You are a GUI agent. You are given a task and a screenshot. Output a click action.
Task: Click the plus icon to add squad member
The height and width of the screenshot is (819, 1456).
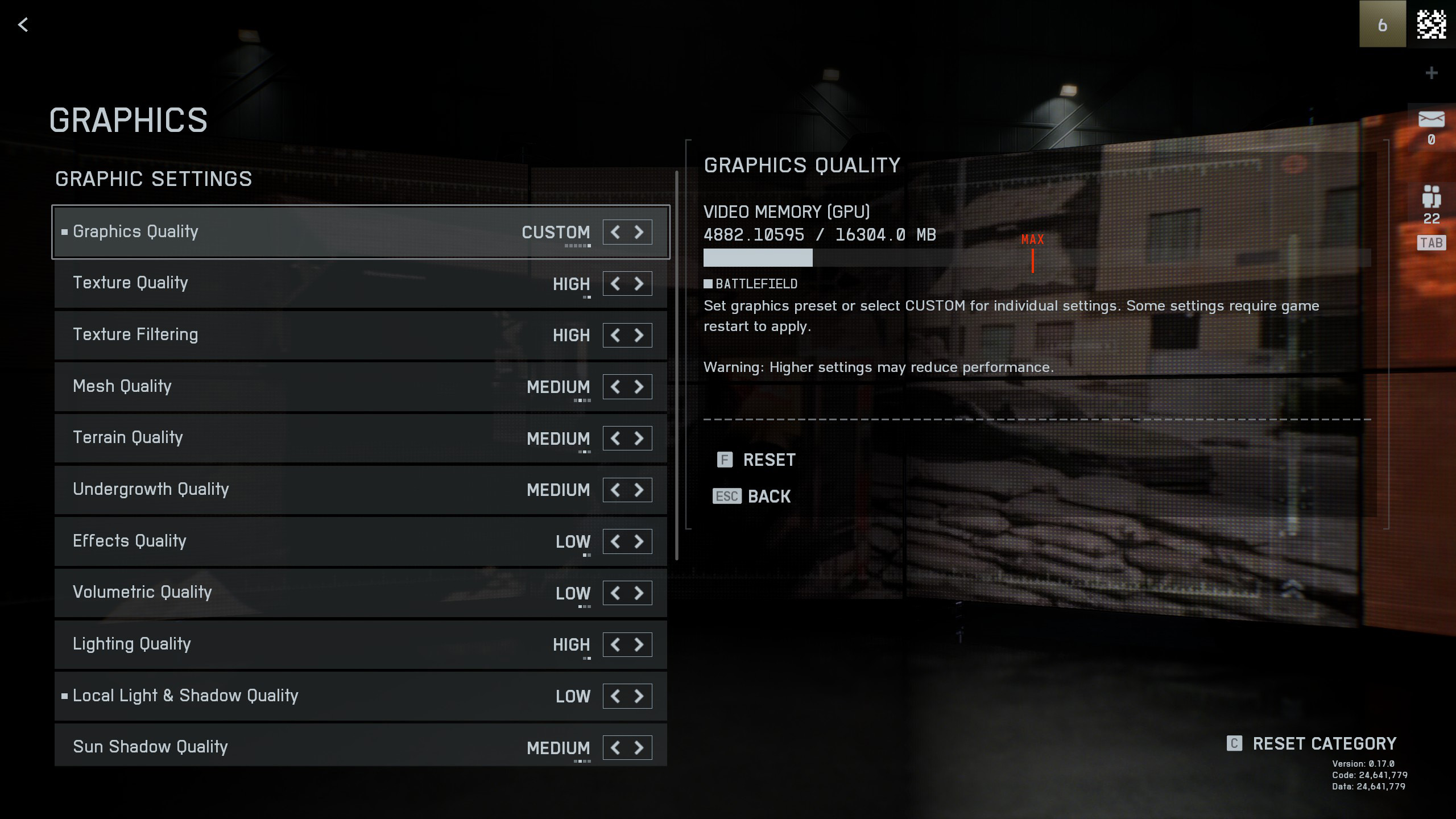(x=1432, y=73)
